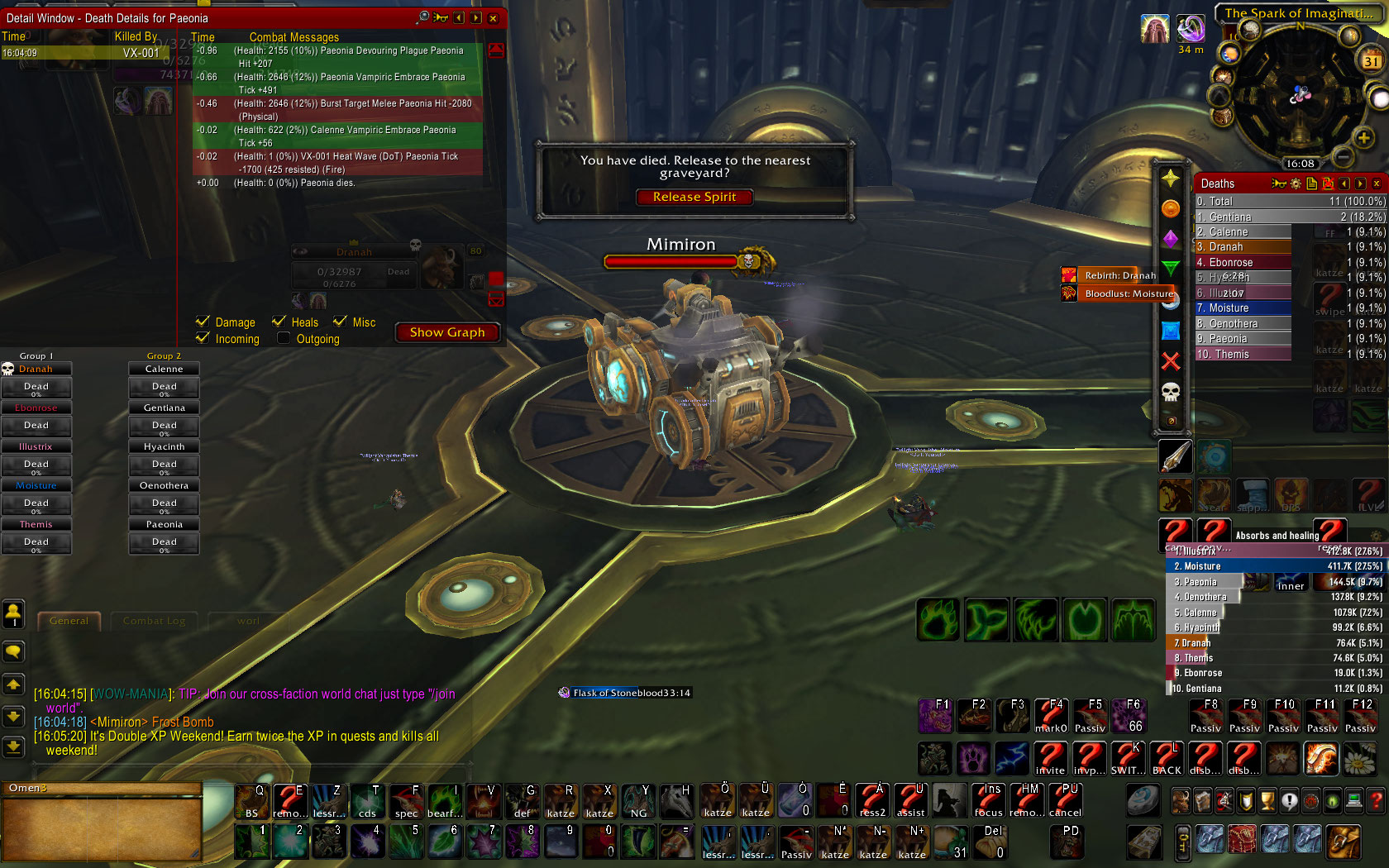Select the yellow star raid marker
The width and height of the screenshot is (1389, 868).
(1172, 179)
